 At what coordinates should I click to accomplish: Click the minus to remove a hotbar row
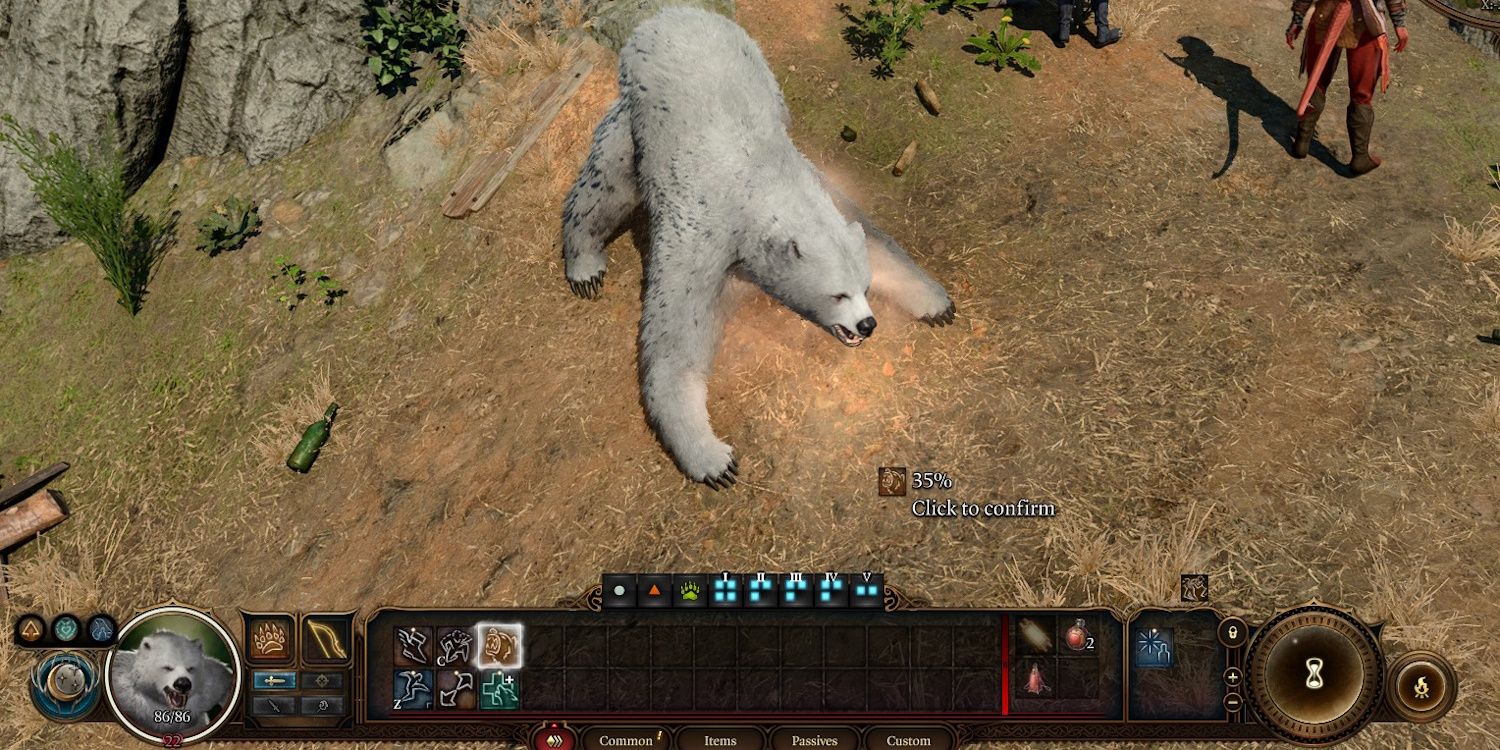(x=1232, y=702)
